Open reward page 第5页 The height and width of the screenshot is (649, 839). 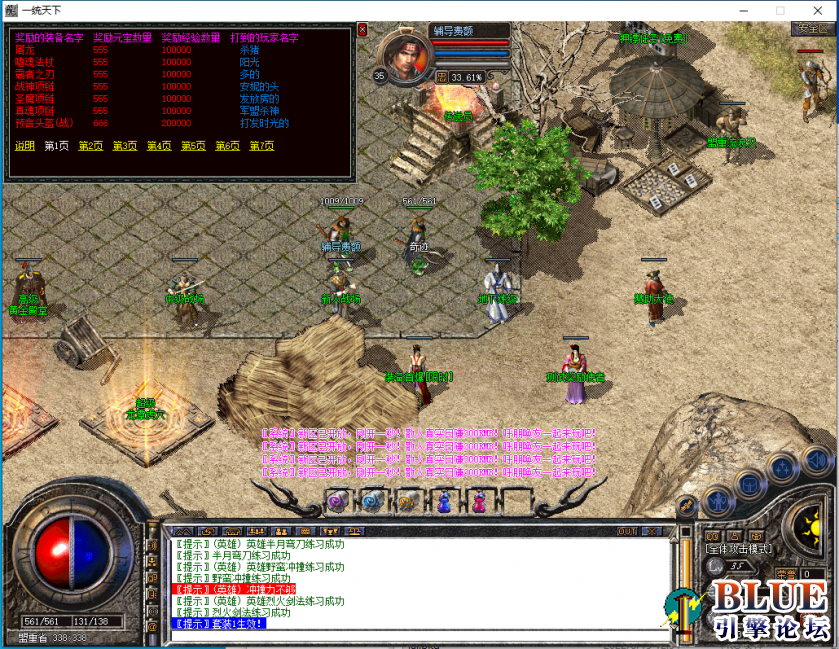click(x=193, y=146)
